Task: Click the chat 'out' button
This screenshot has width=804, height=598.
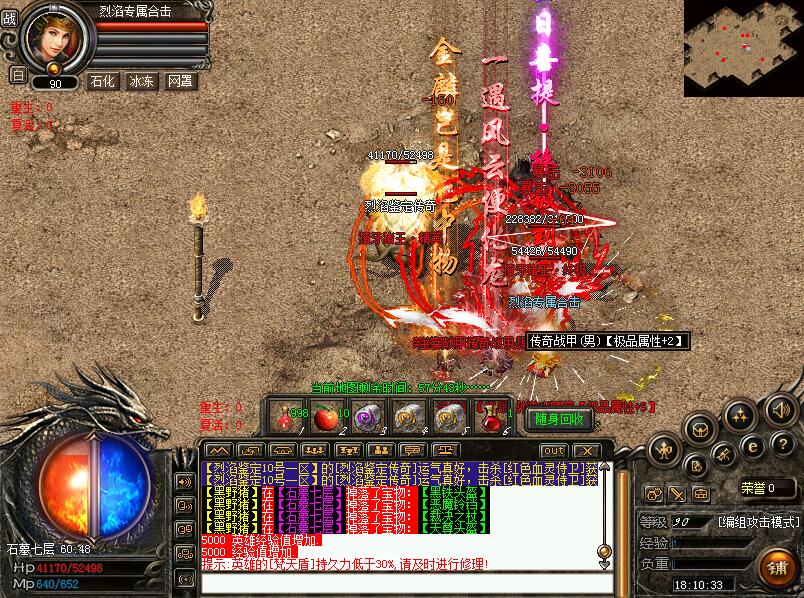Action: [x=553, y=451]
